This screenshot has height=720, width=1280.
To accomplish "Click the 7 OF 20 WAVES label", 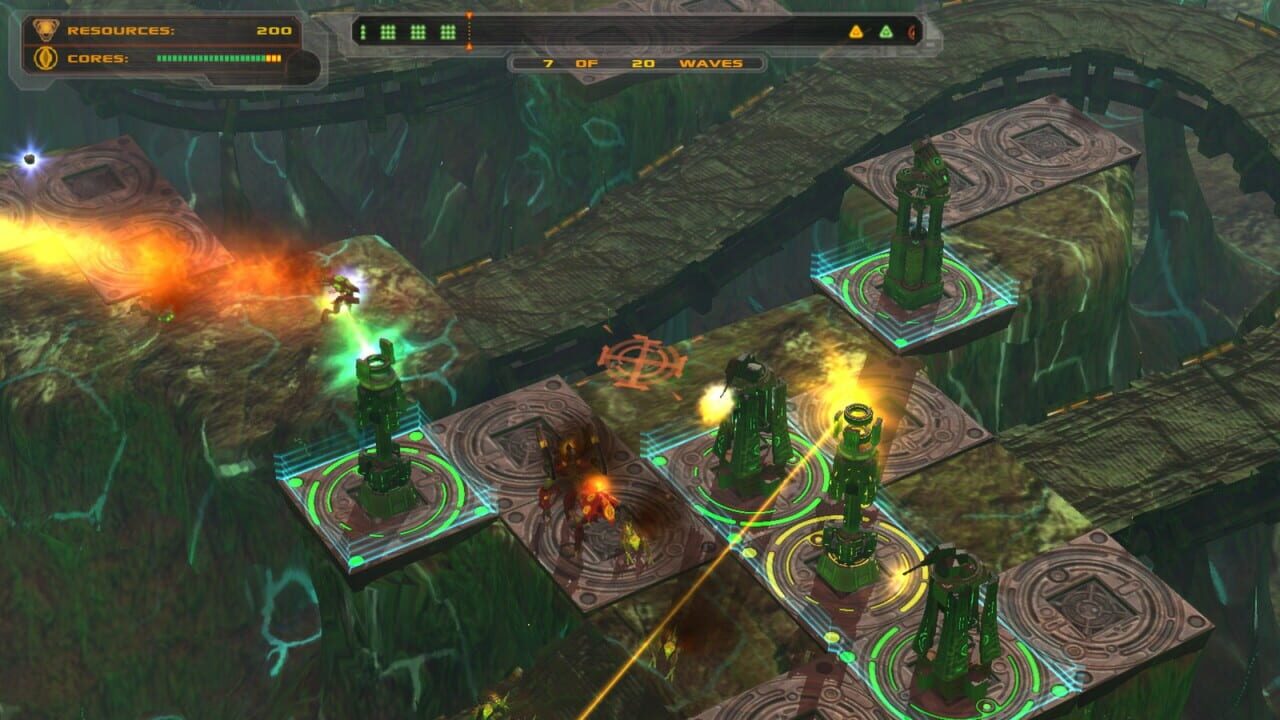I will (x=640, y=62).
